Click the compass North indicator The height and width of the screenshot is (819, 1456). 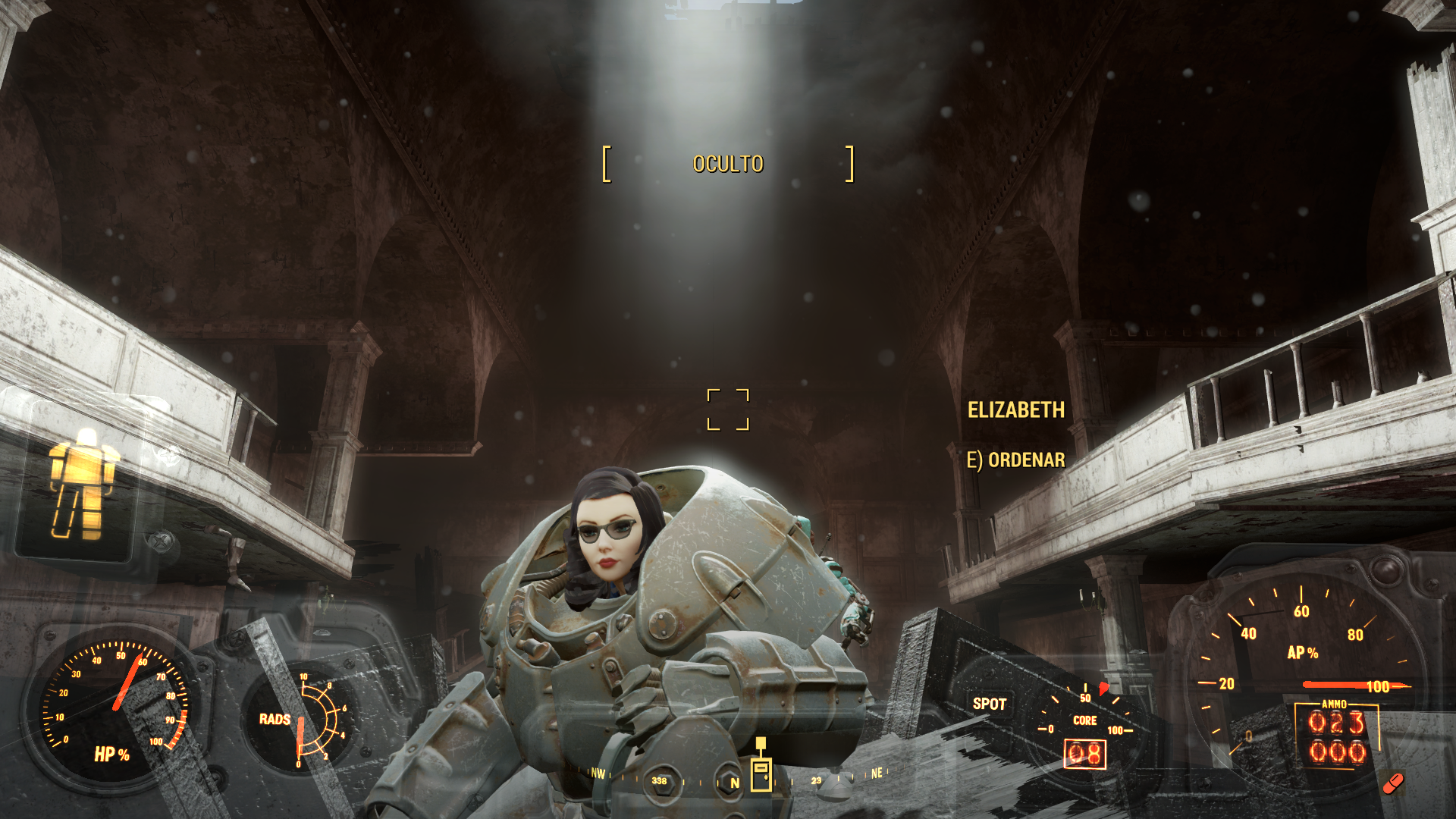click(734, 783)
